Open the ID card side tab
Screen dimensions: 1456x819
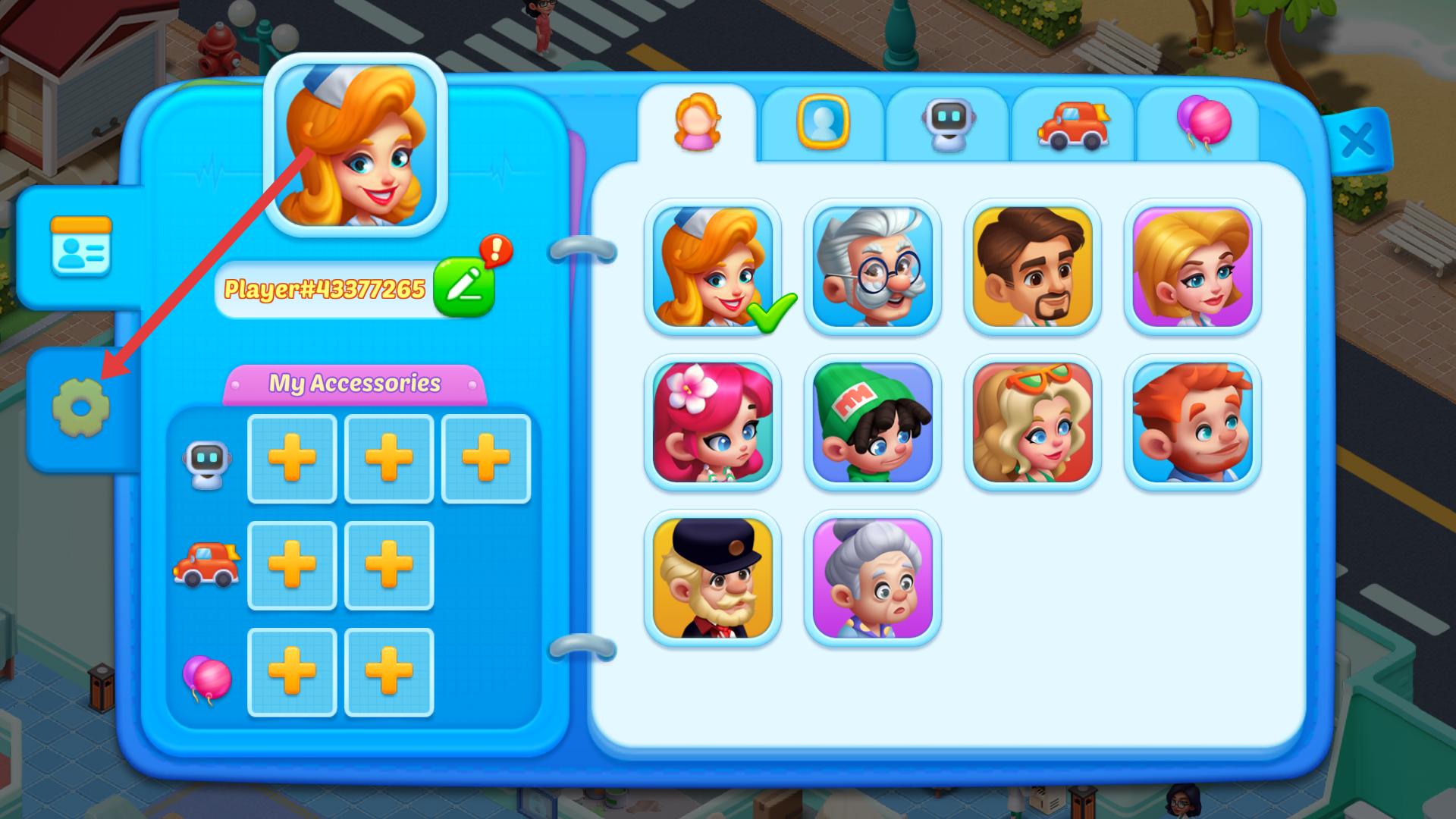80,246
